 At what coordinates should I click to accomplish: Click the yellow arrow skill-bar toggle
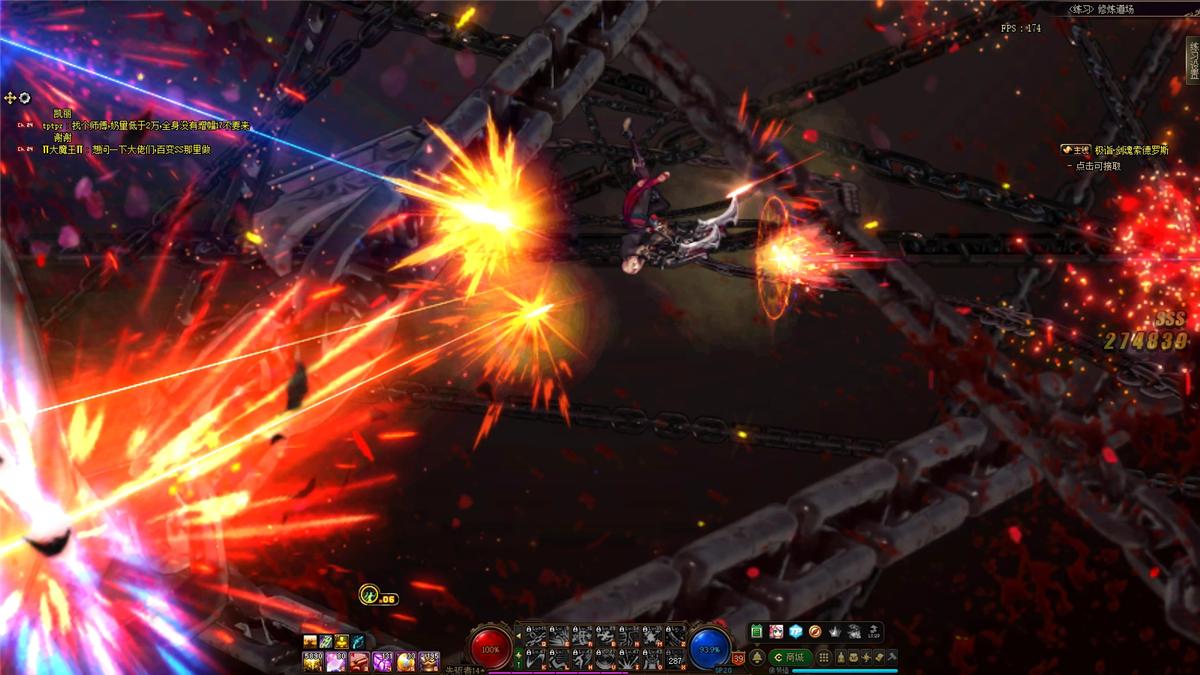click(x=517, y=636)
